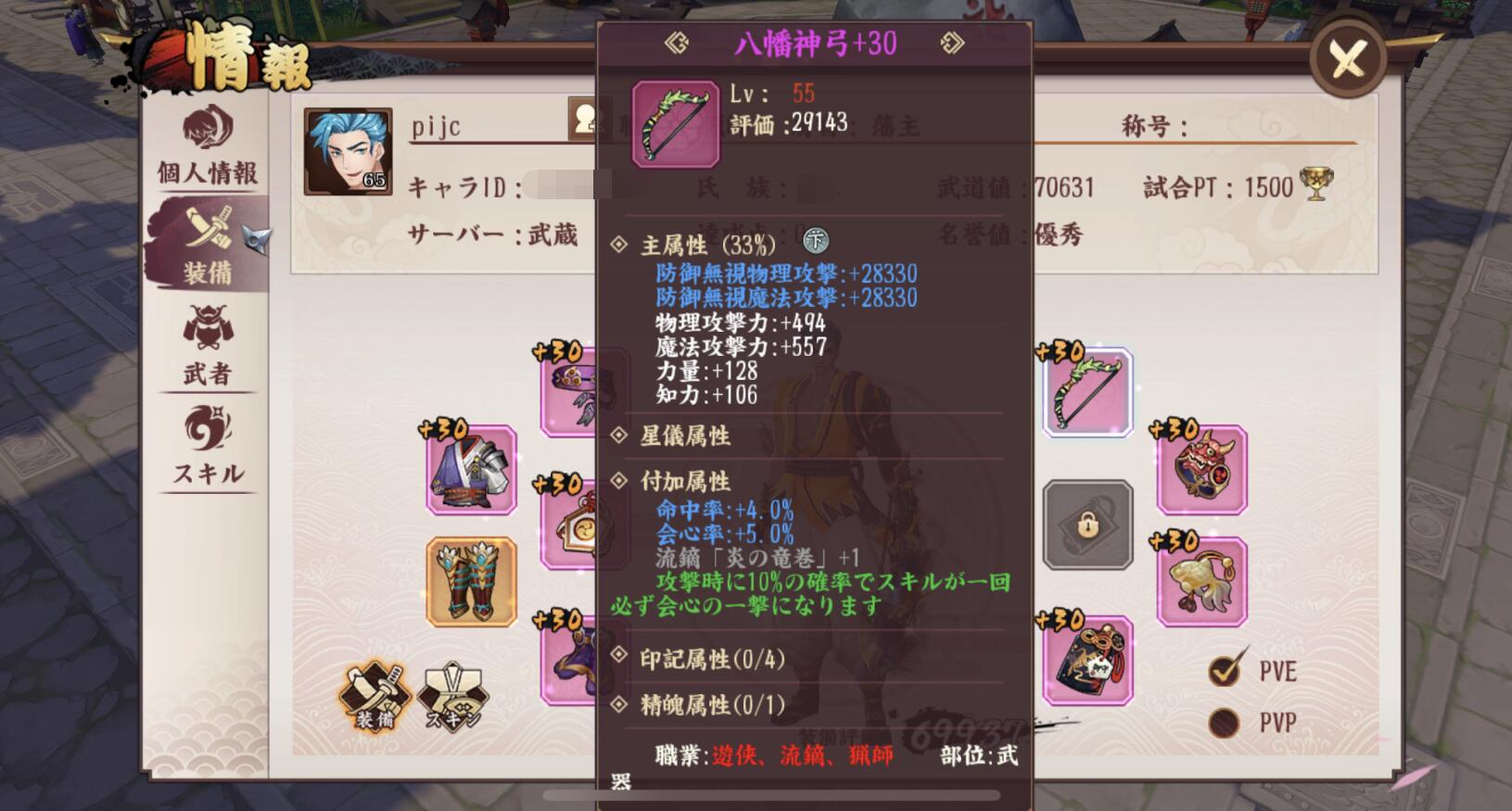This screenshot has width=1512, height=811.
Task: Click the right arrow to view next item
Action: point(953,42)
